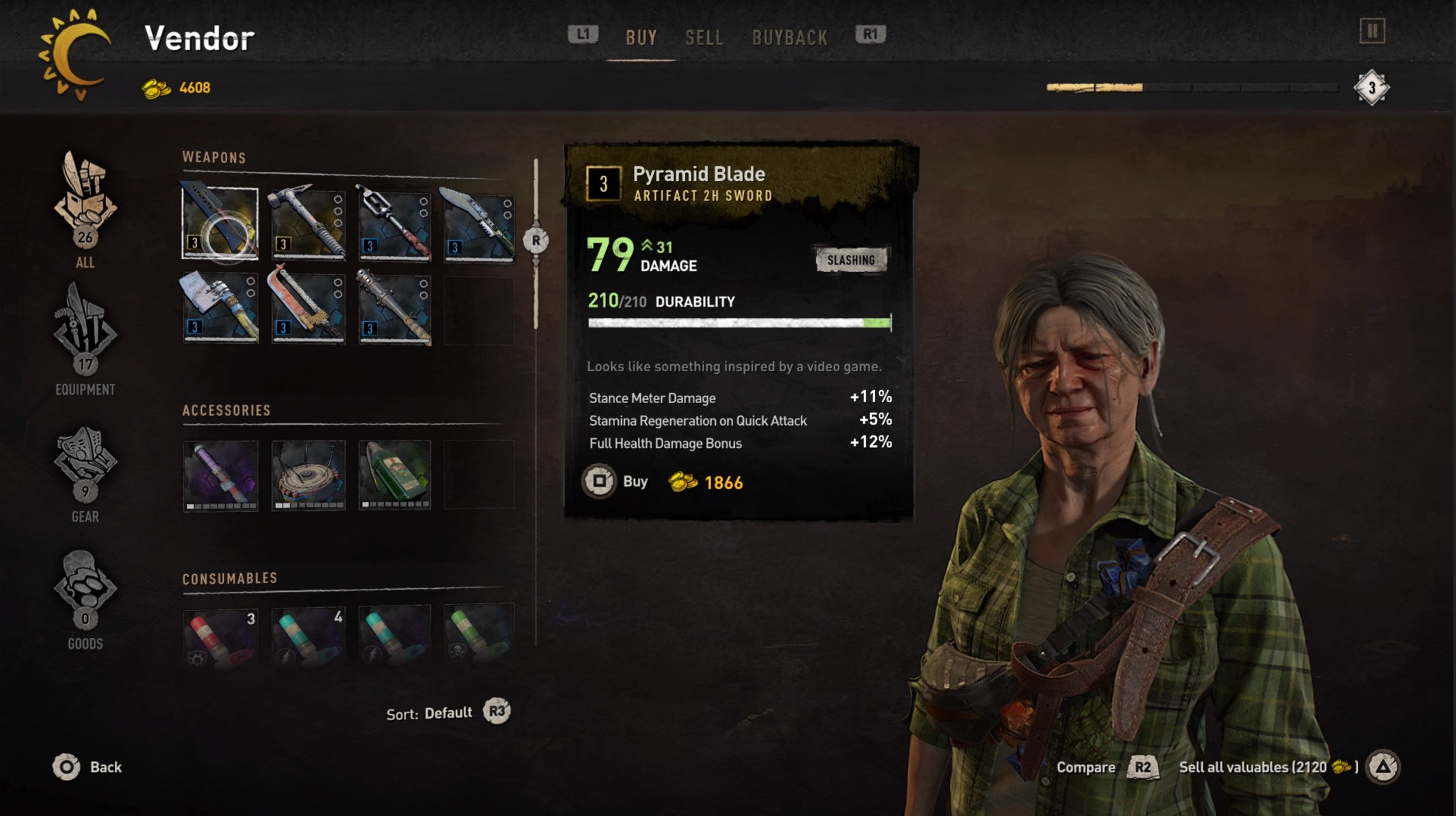Click the hammer weapon thumbnail
The width and height of the screenshot is (1456, 816).
pos(308,222)
